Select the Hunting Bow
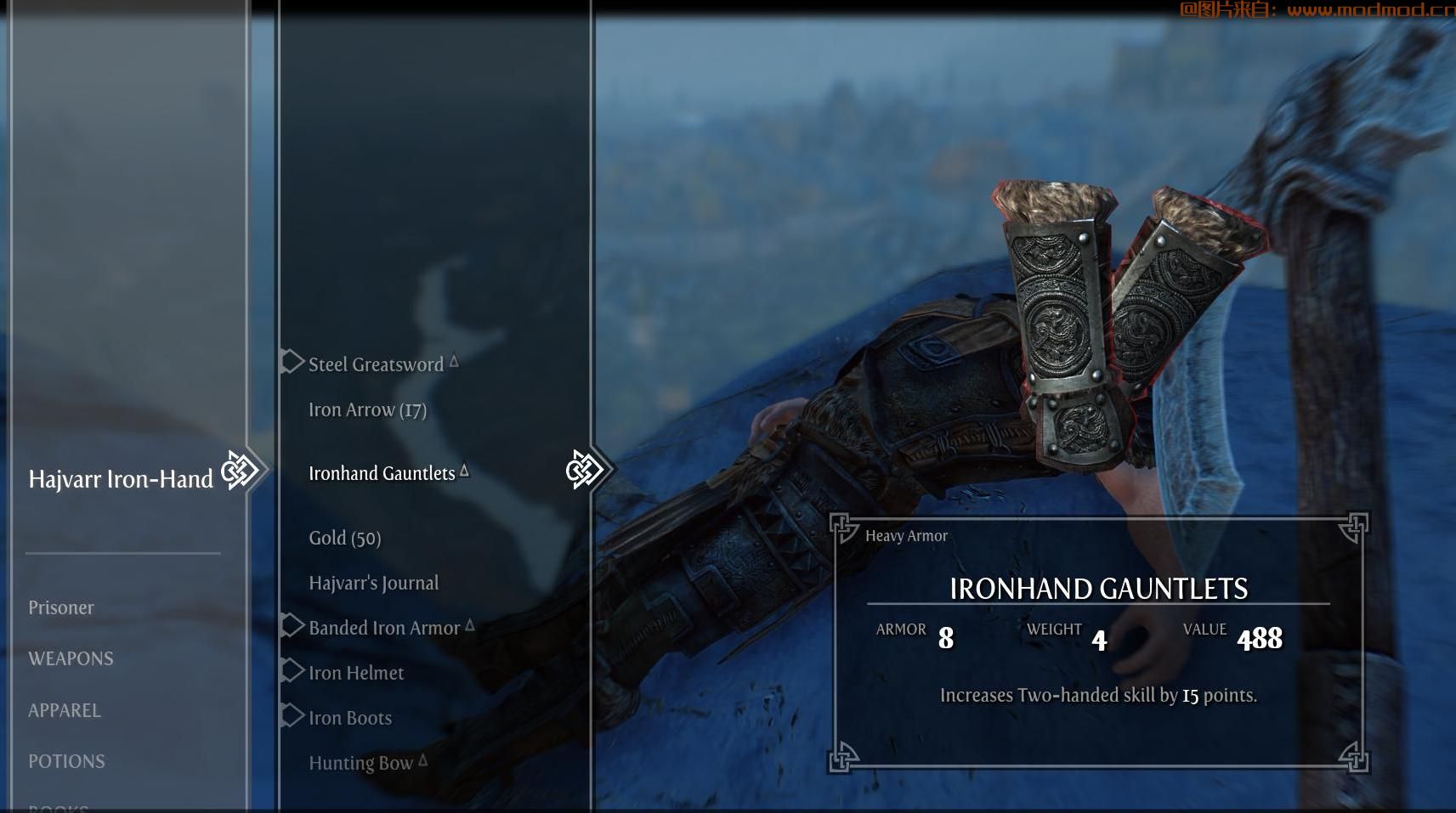 click(360, 763)
